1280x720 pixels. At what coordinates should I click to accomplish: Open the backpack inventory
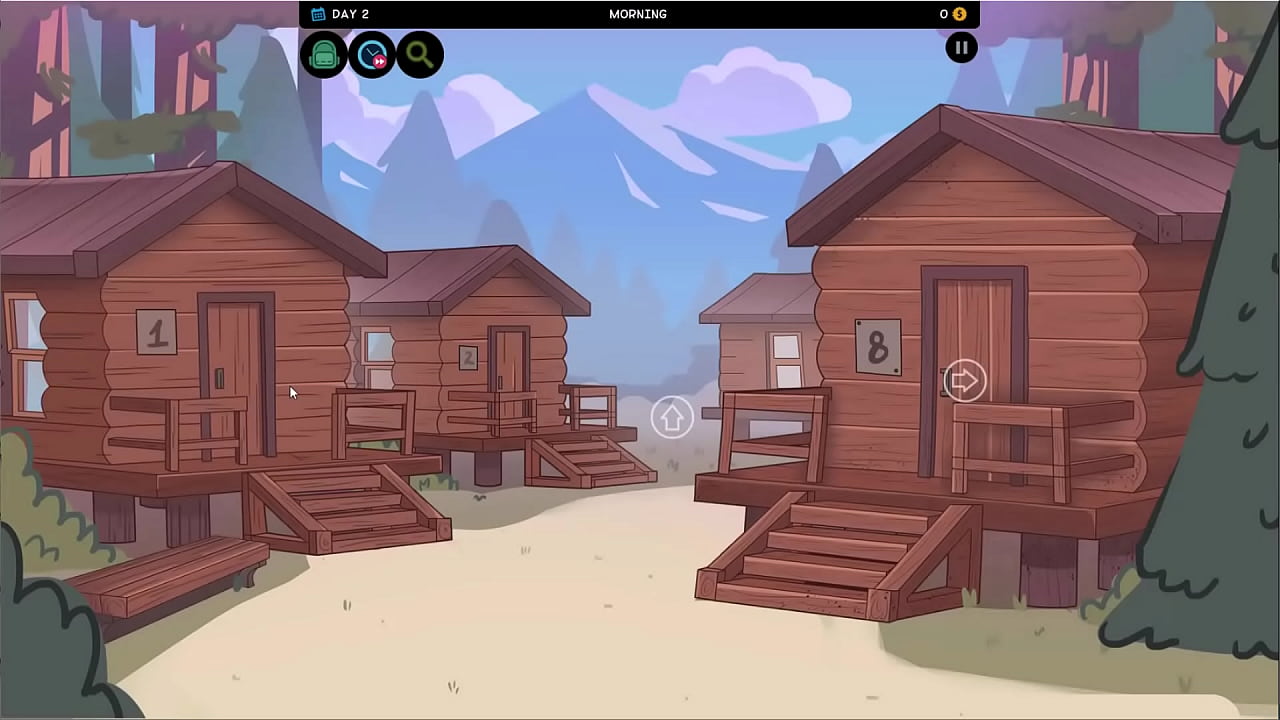(x=324, y=55)
